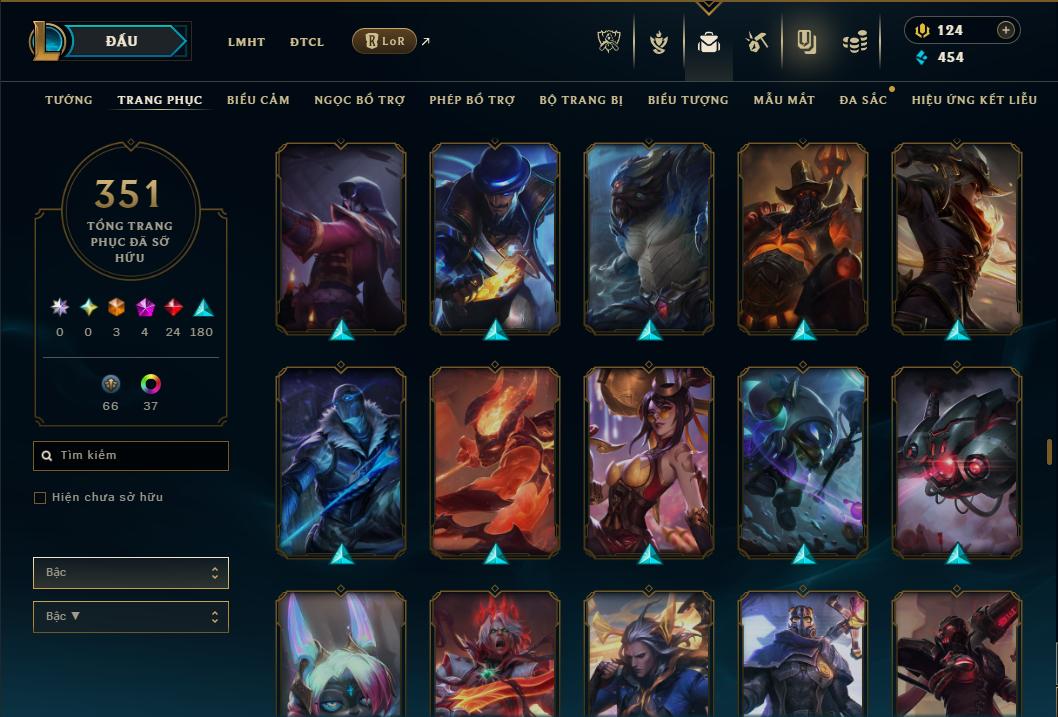Image resolution: width=1058 pixels, height=717 pixels.
Task: Open the first Bậc dropdown
Action: pyautogui.click(x=131, y=573)
